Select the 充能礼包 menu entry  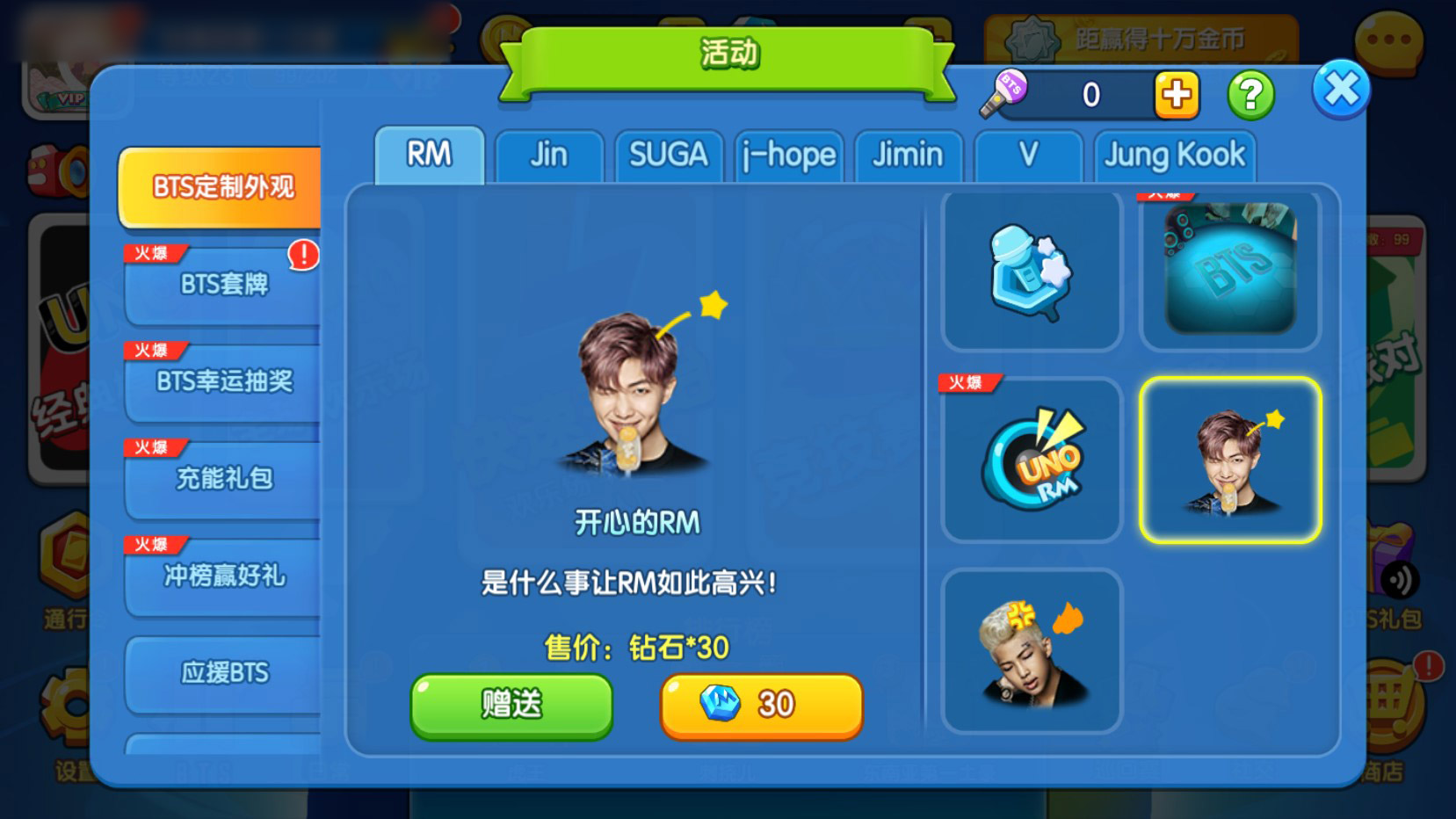pyautogui.click(x=224, y=479)
